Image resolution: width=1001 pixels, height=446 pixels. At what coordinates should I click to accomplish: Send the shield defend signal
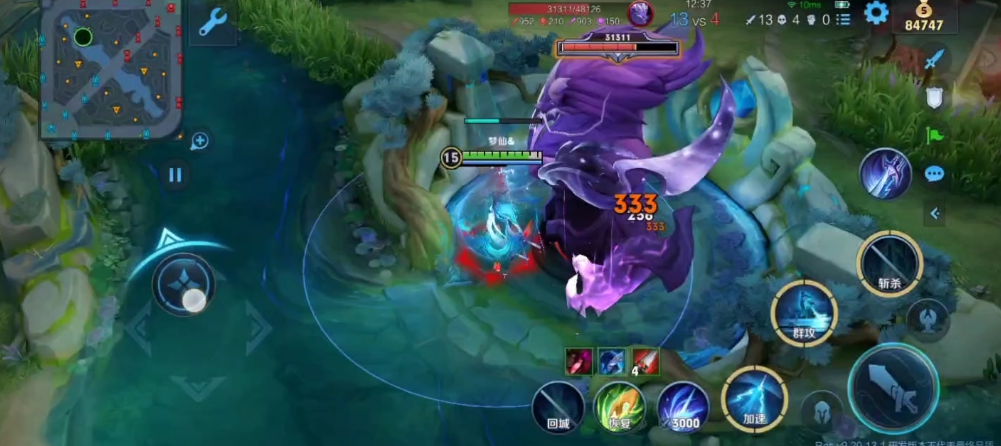click(x=934, y=96)
